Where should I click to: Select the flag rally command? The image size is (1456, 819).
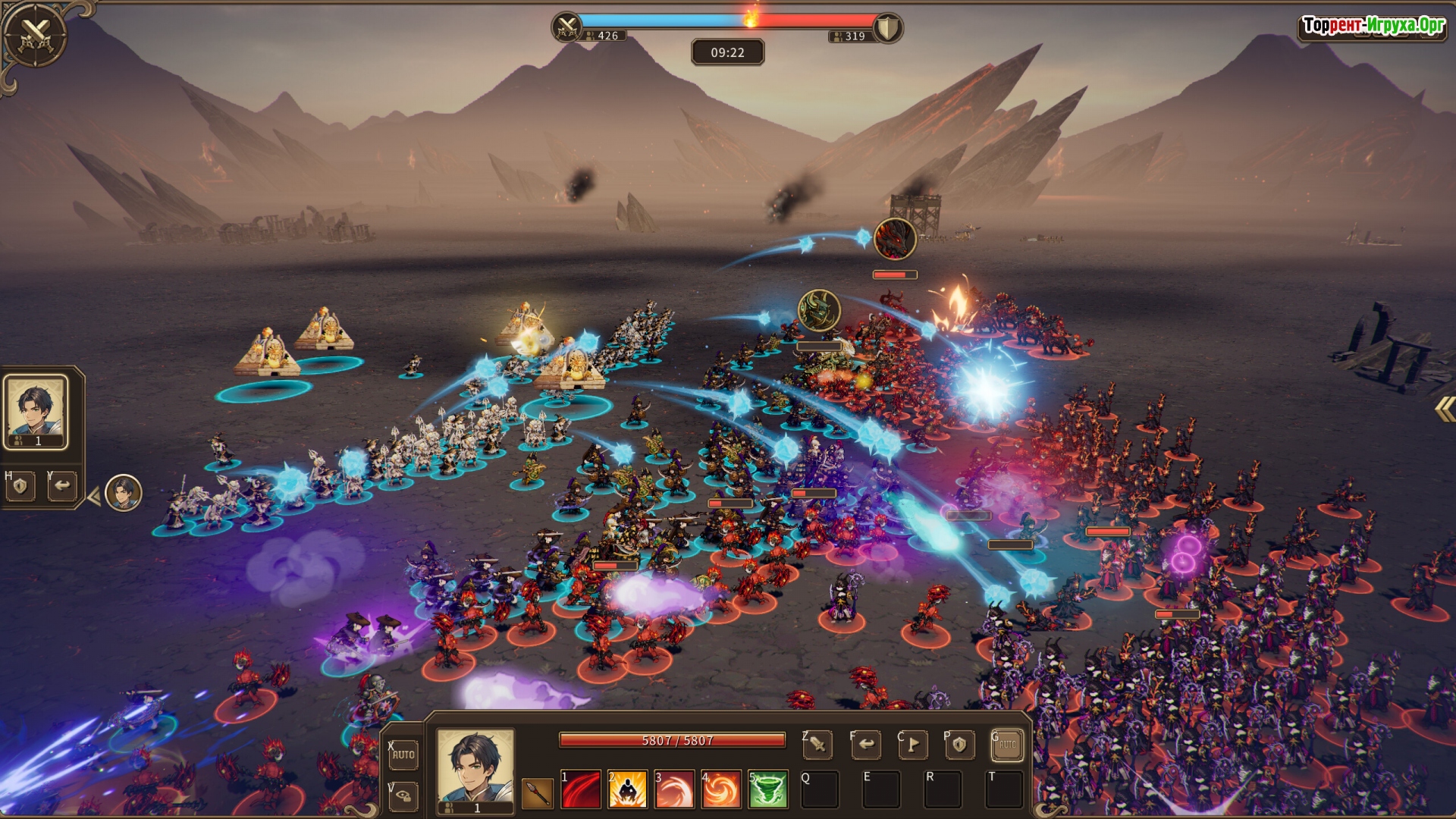click(913, 745)
